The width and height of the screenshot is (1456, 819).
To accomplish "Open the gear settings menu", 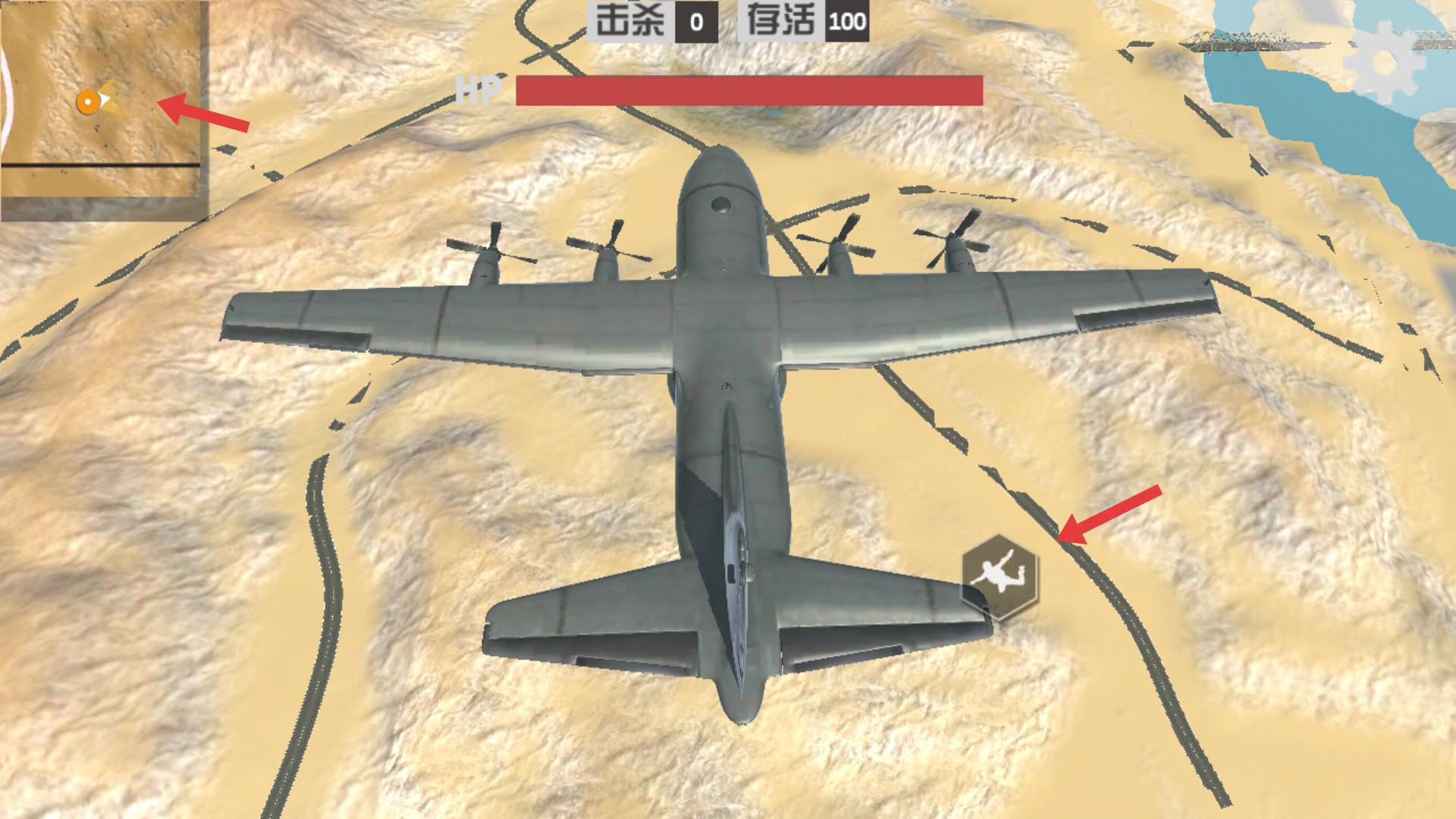I will coord(1382,63).
